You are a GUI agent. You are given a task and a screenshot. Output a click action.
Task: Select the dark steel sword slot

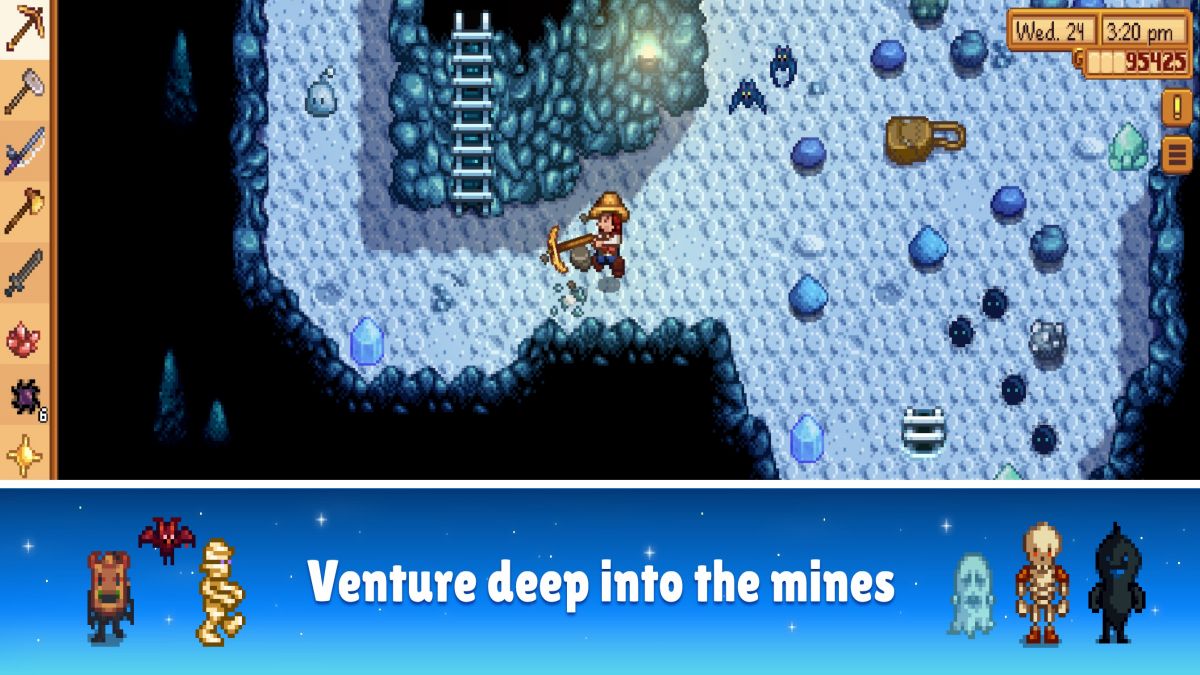[24, 273]
